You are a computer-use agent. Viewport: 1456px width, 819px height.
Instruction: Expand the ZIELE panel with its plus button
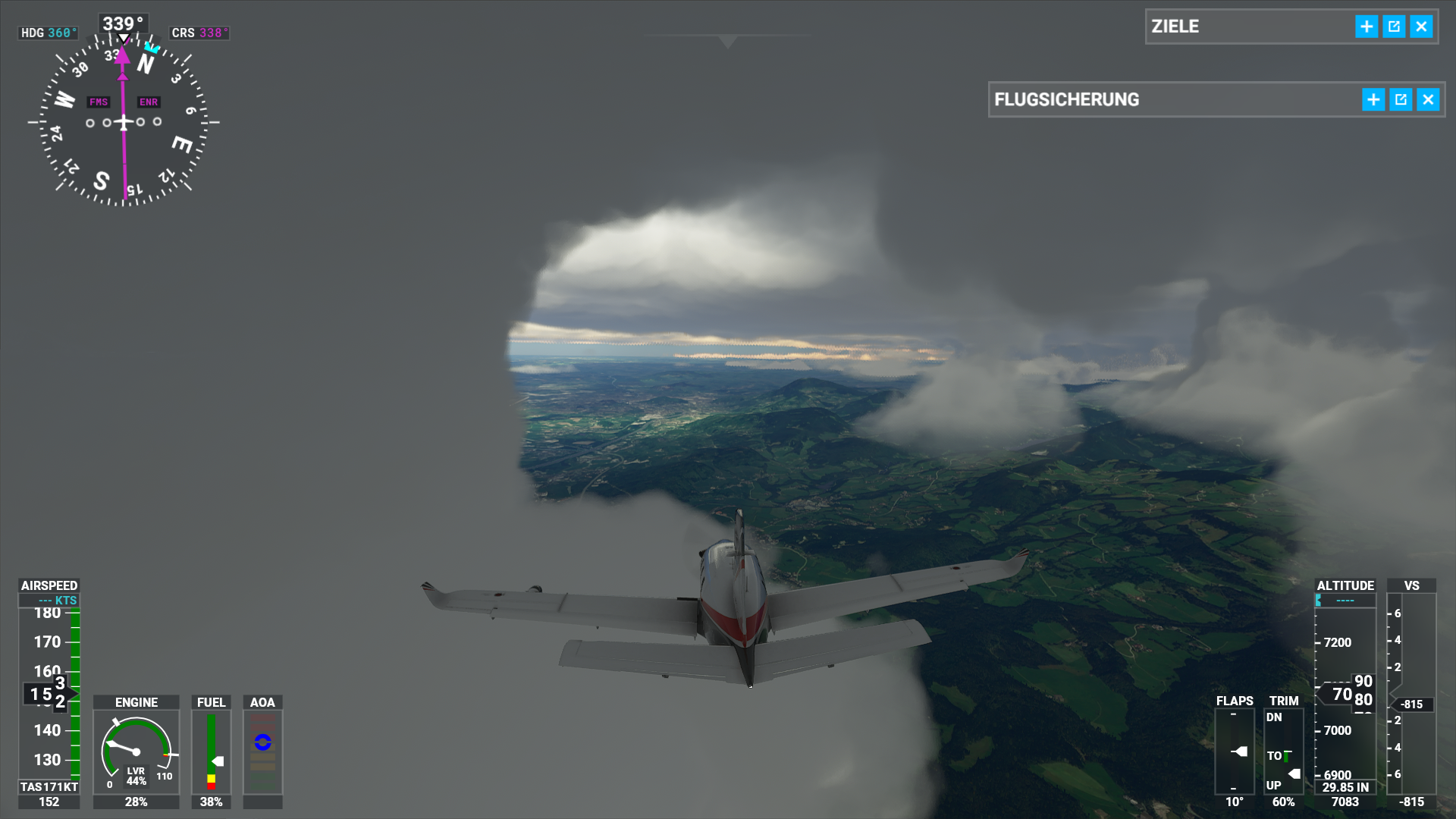1367,27
